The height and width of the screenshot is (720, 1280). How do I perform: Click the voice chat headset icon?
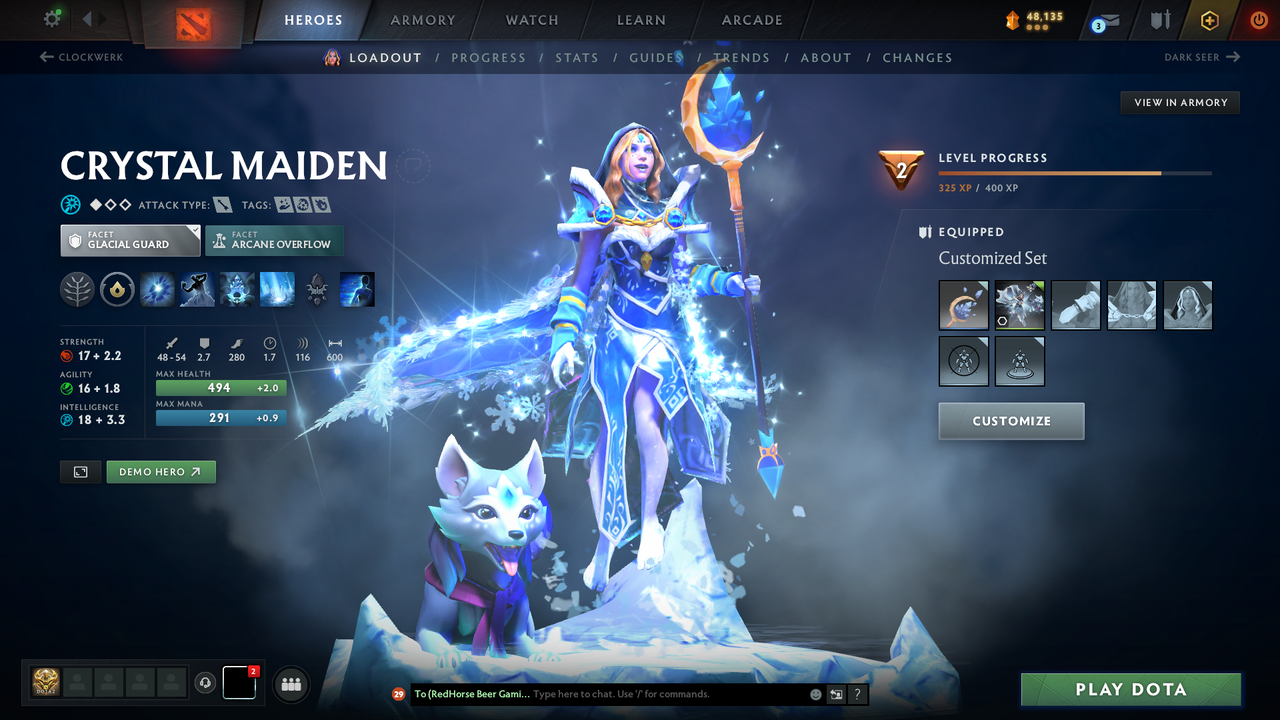(x=207, y=683)
